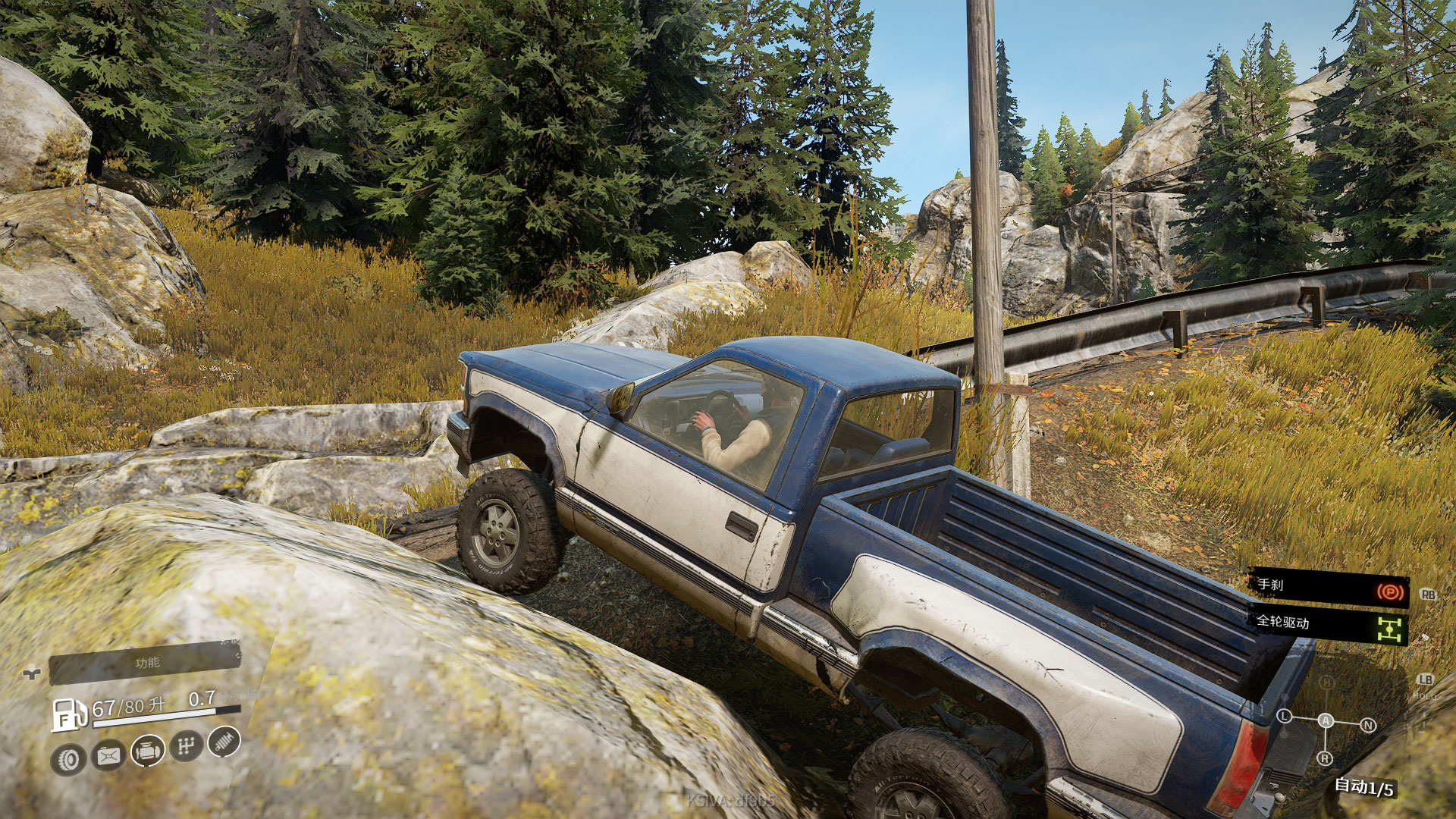Click the fuel pump icon
This screenshot has height=819, width=1456.
69,714
